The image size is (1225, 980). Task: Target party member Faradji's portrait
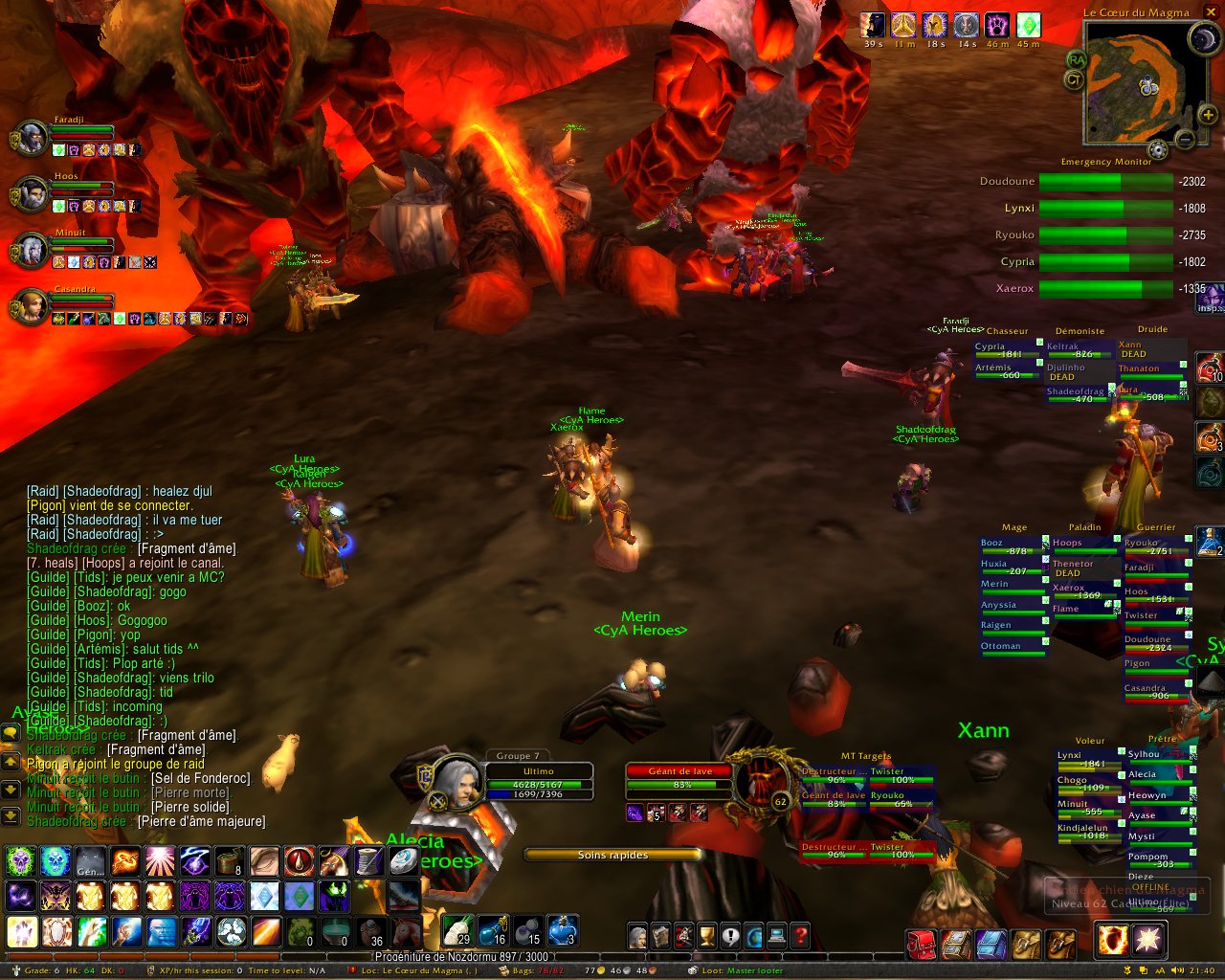pos(32,138)
